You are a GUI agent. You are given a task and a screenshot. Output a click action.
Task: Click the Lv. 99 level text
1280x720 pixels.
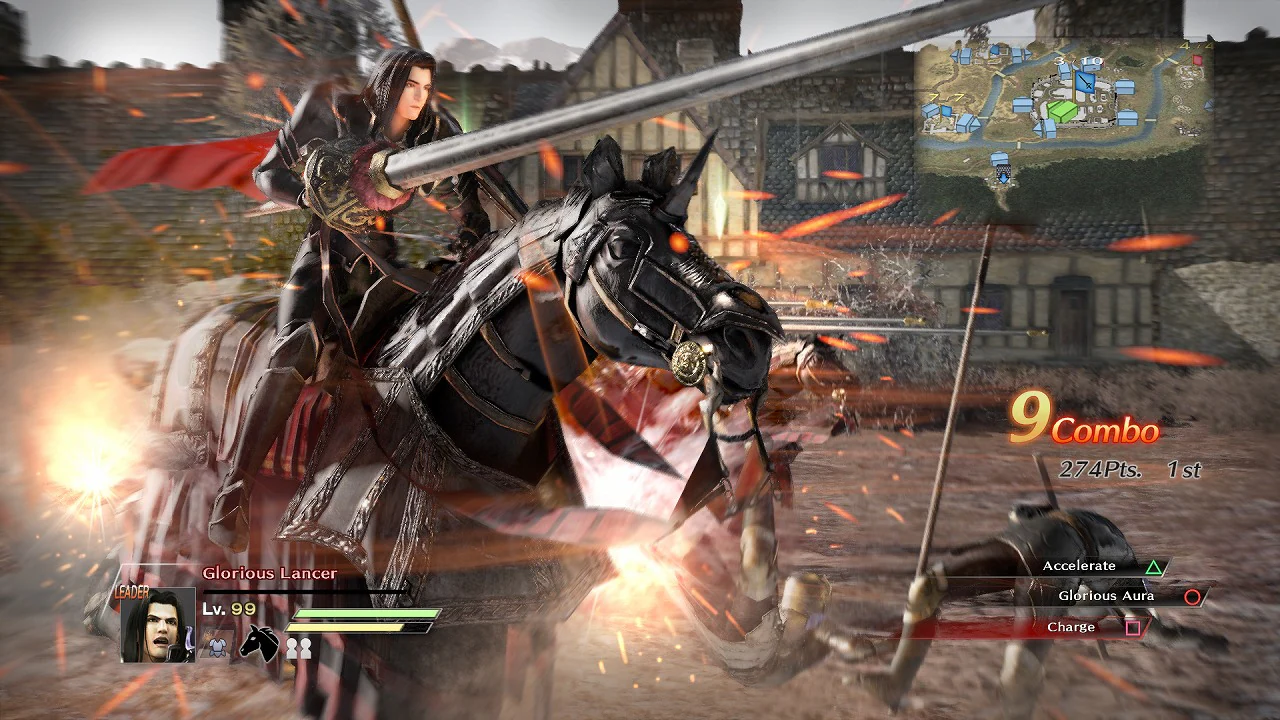click(x=227, y=609)
